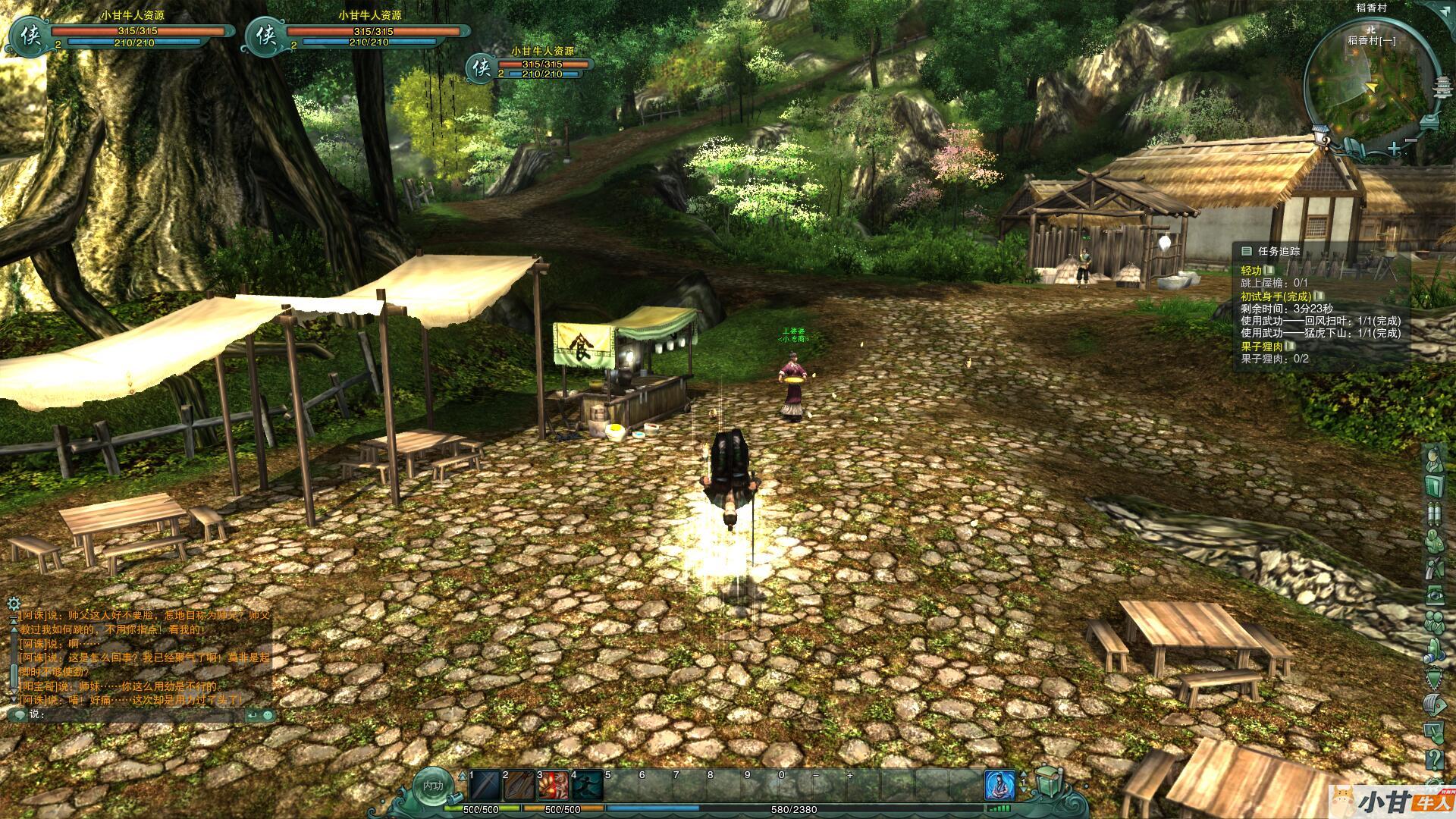This screenshot has height=819, width=1456.
Task: Select the blue meditation skill icon
Action: tap(999, 786)
